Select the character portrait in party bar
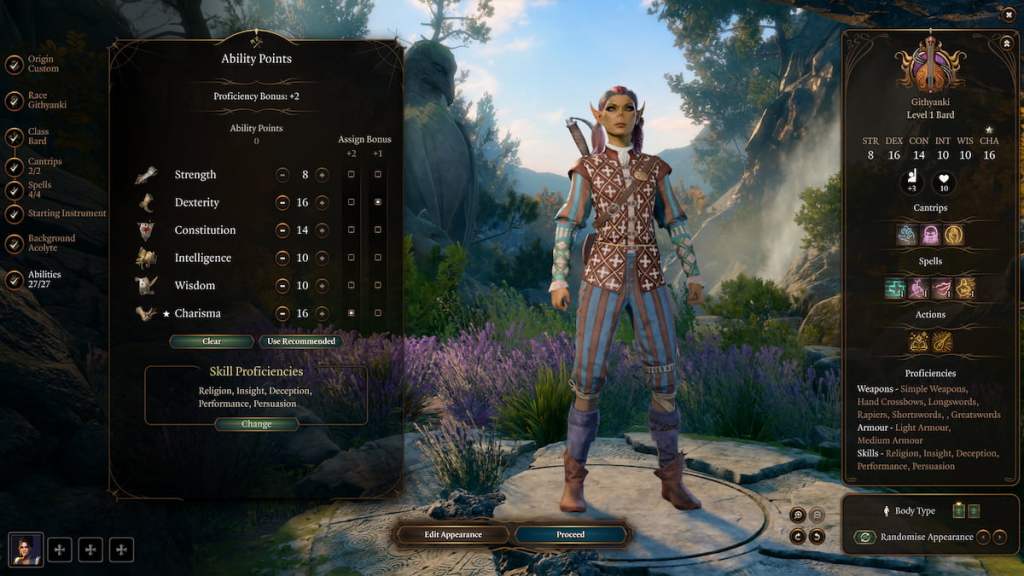Screen dimensions: 1024x576 (26, 549)
